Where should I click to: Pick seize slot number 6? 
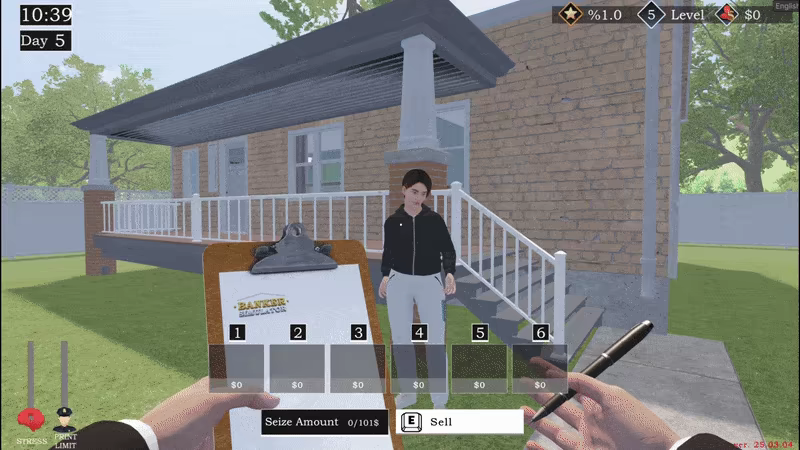point(540,367)
